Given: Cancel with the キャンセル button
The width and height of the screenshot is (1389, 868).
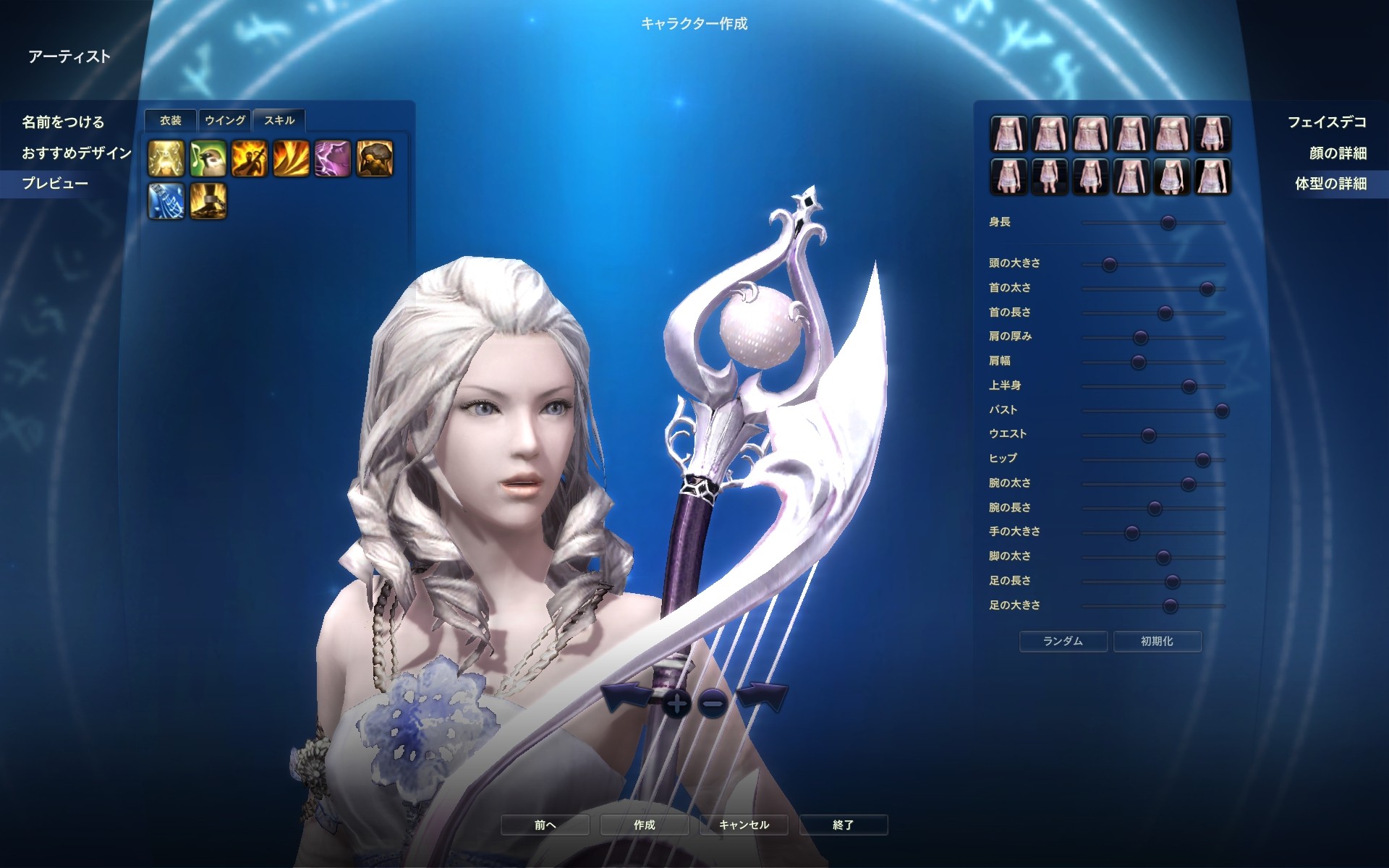Looking at the screenshot, I should pyautogui.click(x=744, y=825).
